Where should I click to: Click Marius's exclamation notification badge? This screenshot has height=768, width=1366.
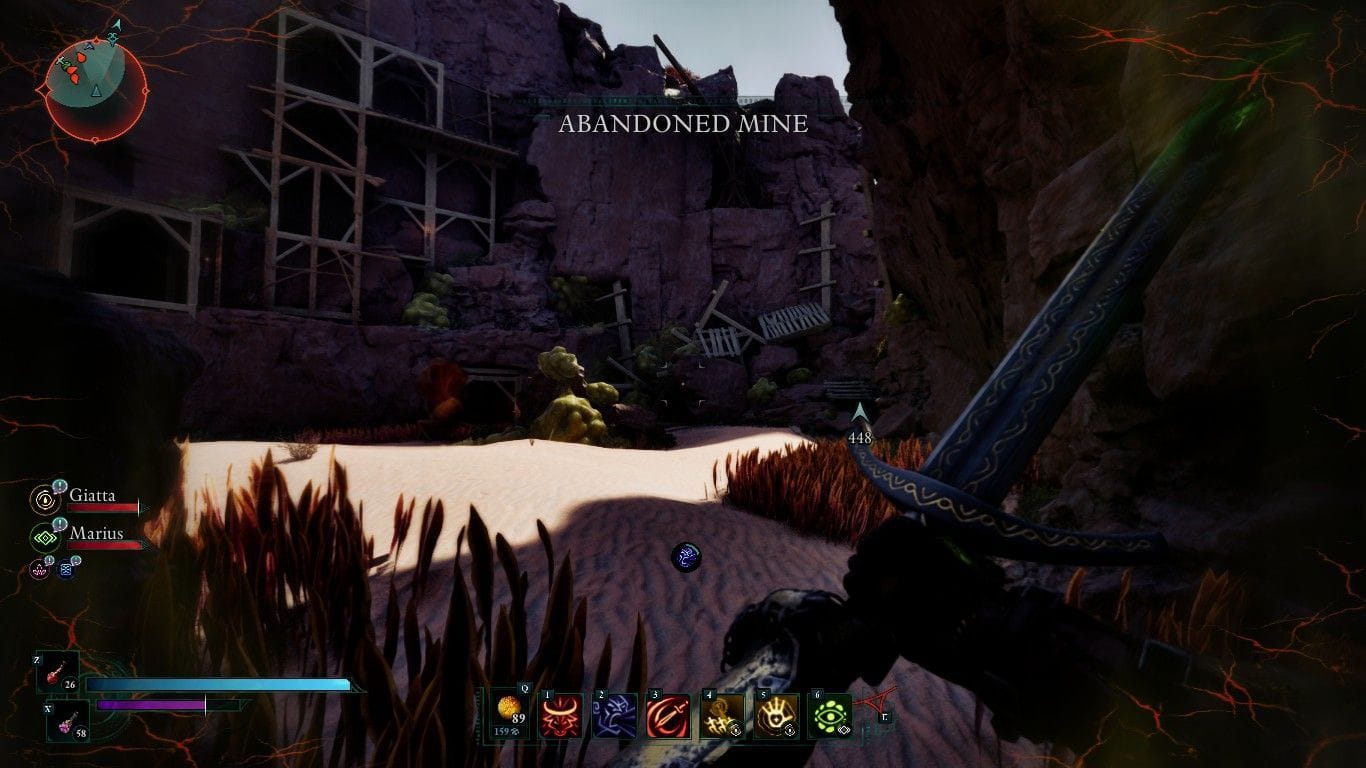coord(59,523)
